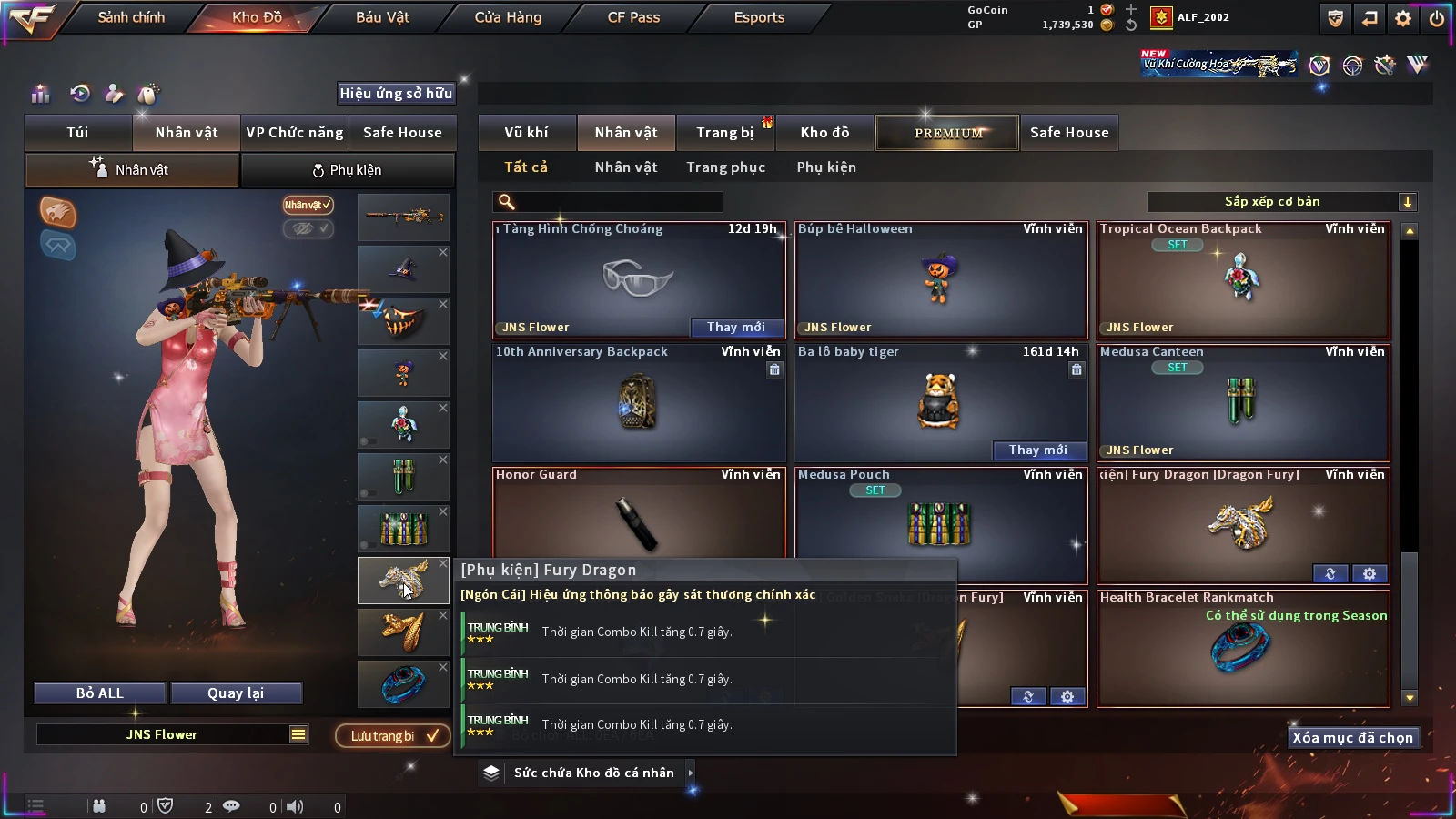Image resolution: width=1456 pixels, height=819 pixels.
Task: Choose the 10th Anniversary Backpack
Action: pos(638,403)
